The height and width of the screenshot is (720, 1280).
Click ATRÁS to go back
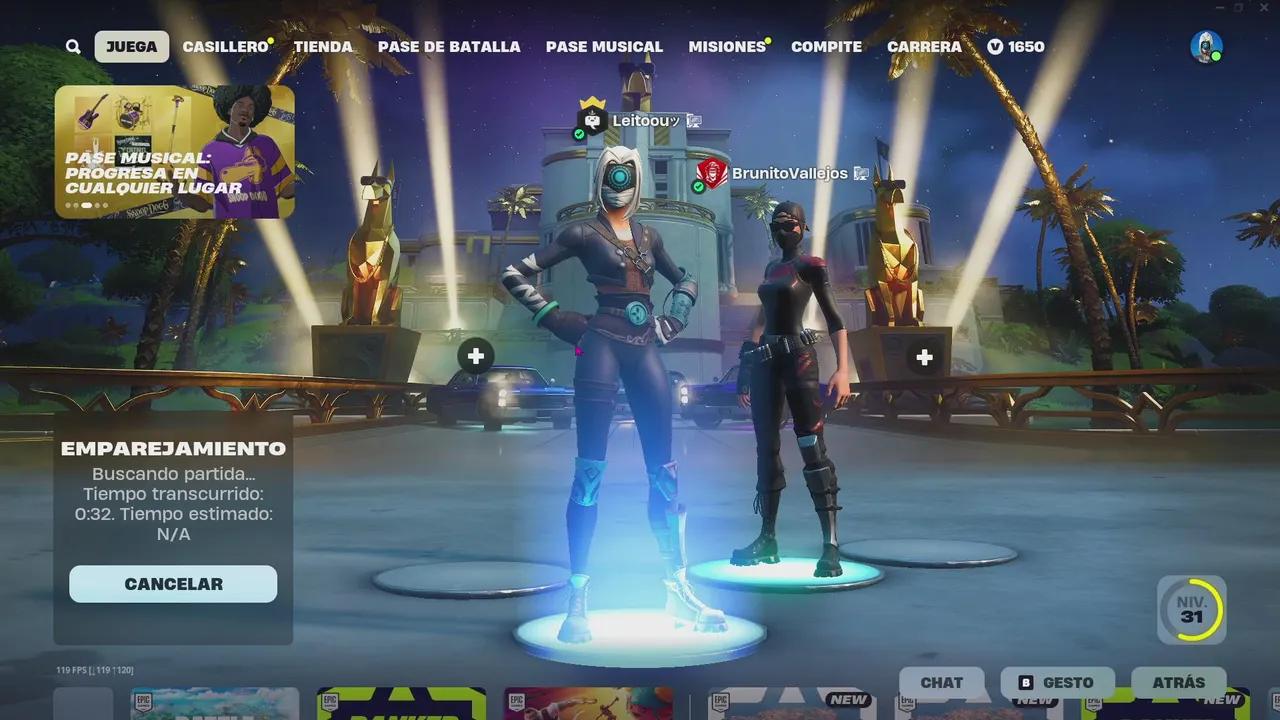click(1179, 683)
